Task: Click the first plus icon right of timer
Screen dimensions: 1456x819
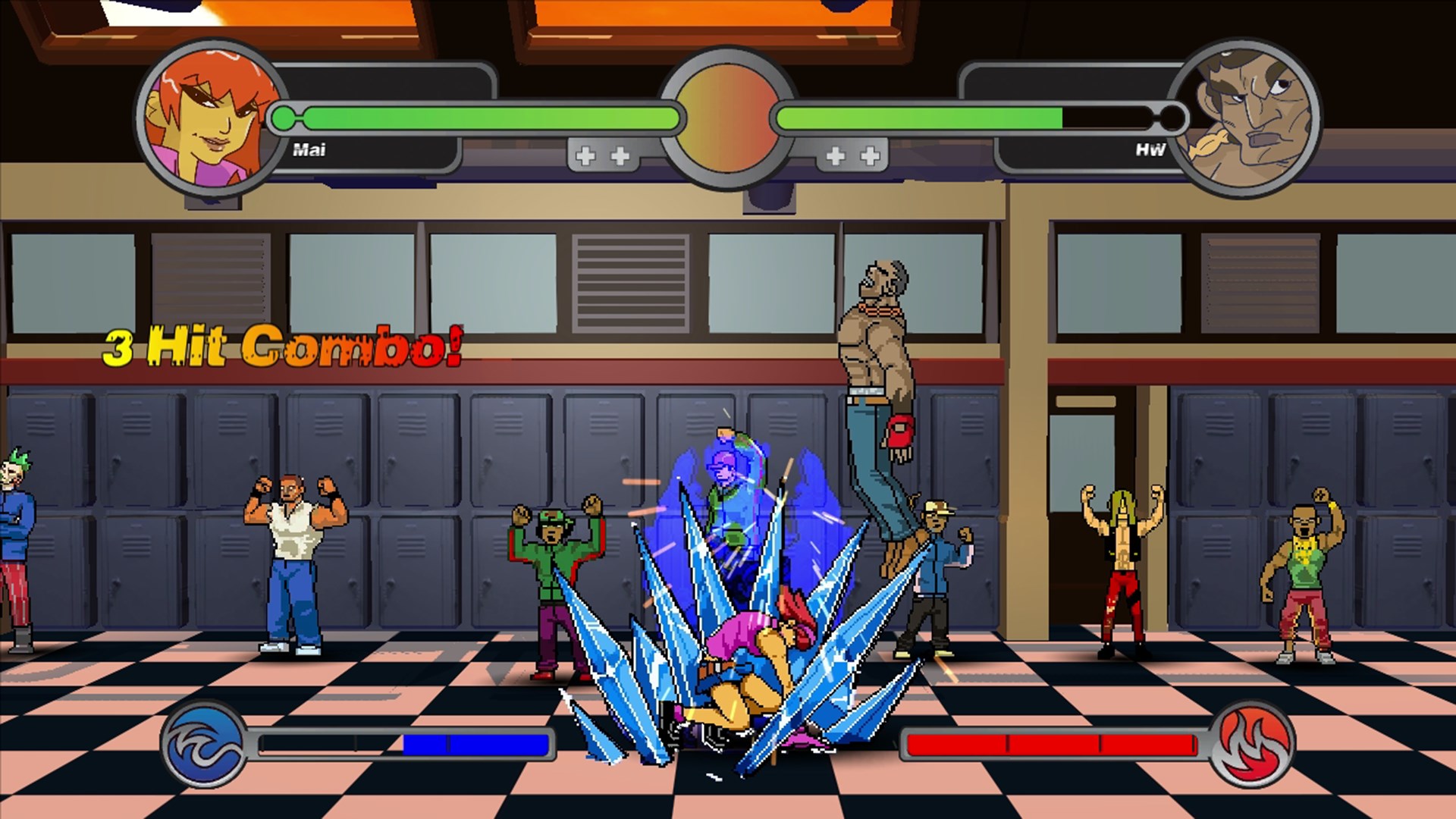Action: [x=837, y=154]
